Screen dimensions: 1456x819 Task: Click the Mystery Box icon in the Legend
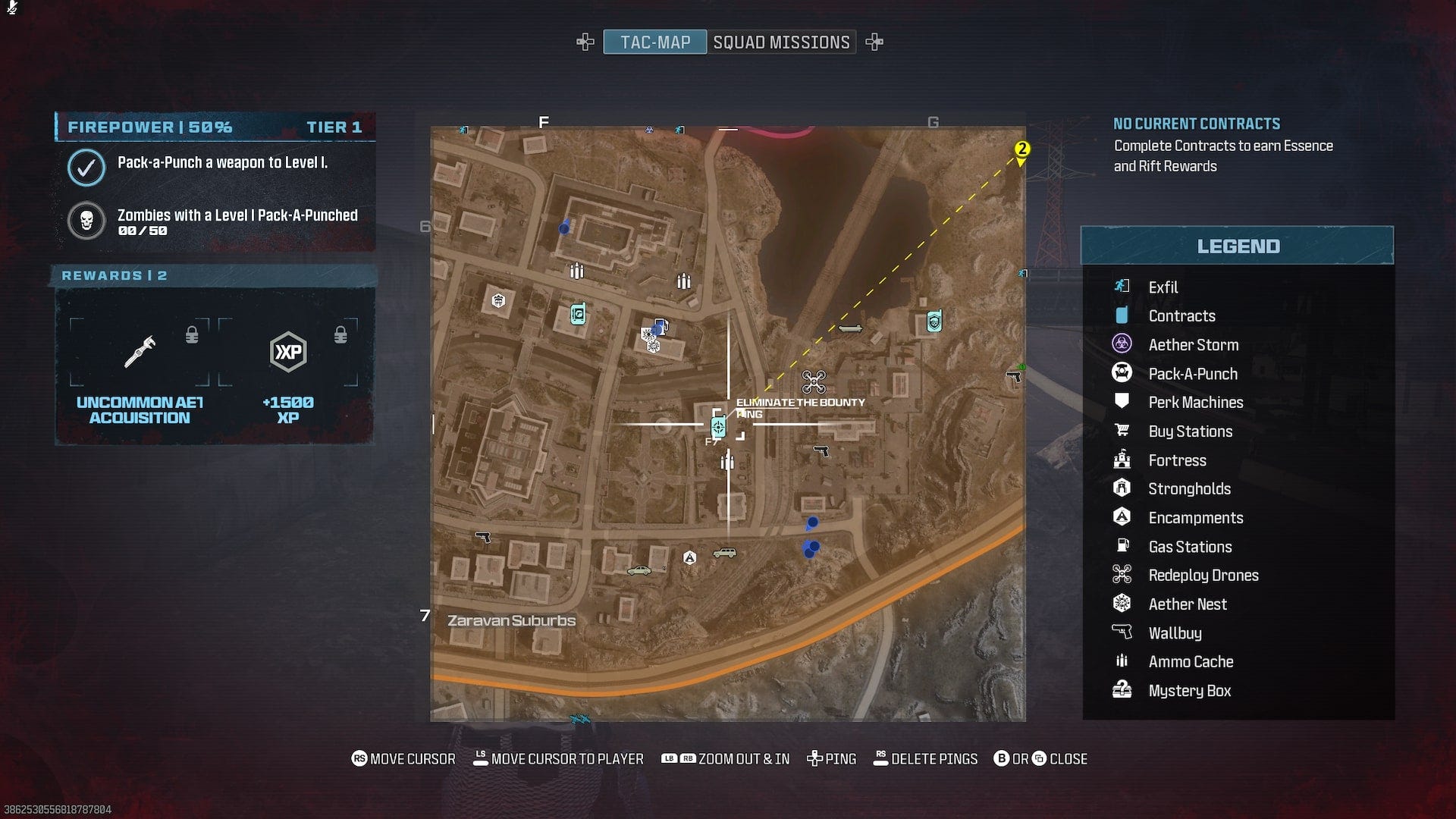pos(1122,690)
